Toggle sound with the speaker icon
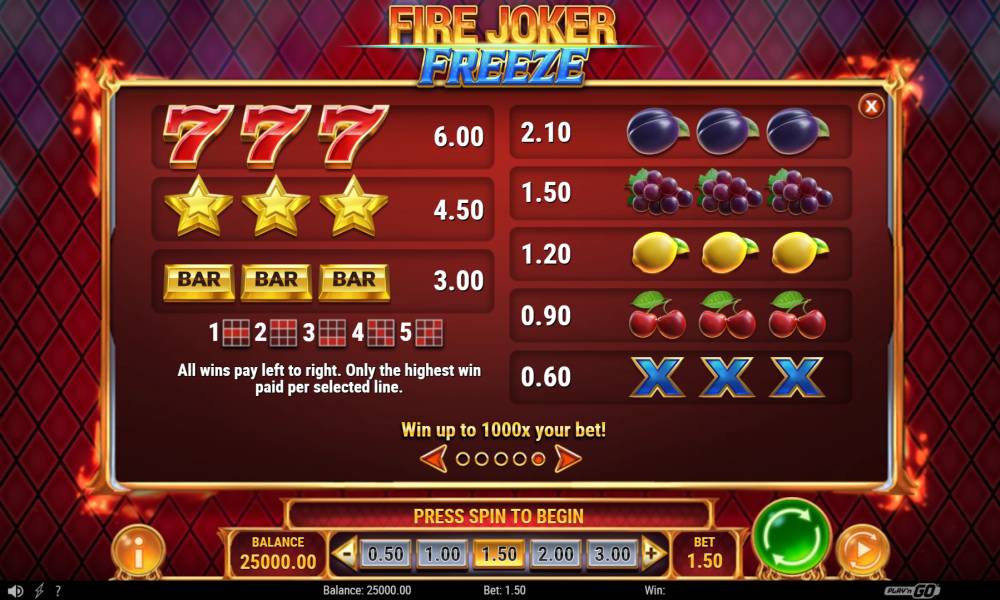 coord(15,591)
